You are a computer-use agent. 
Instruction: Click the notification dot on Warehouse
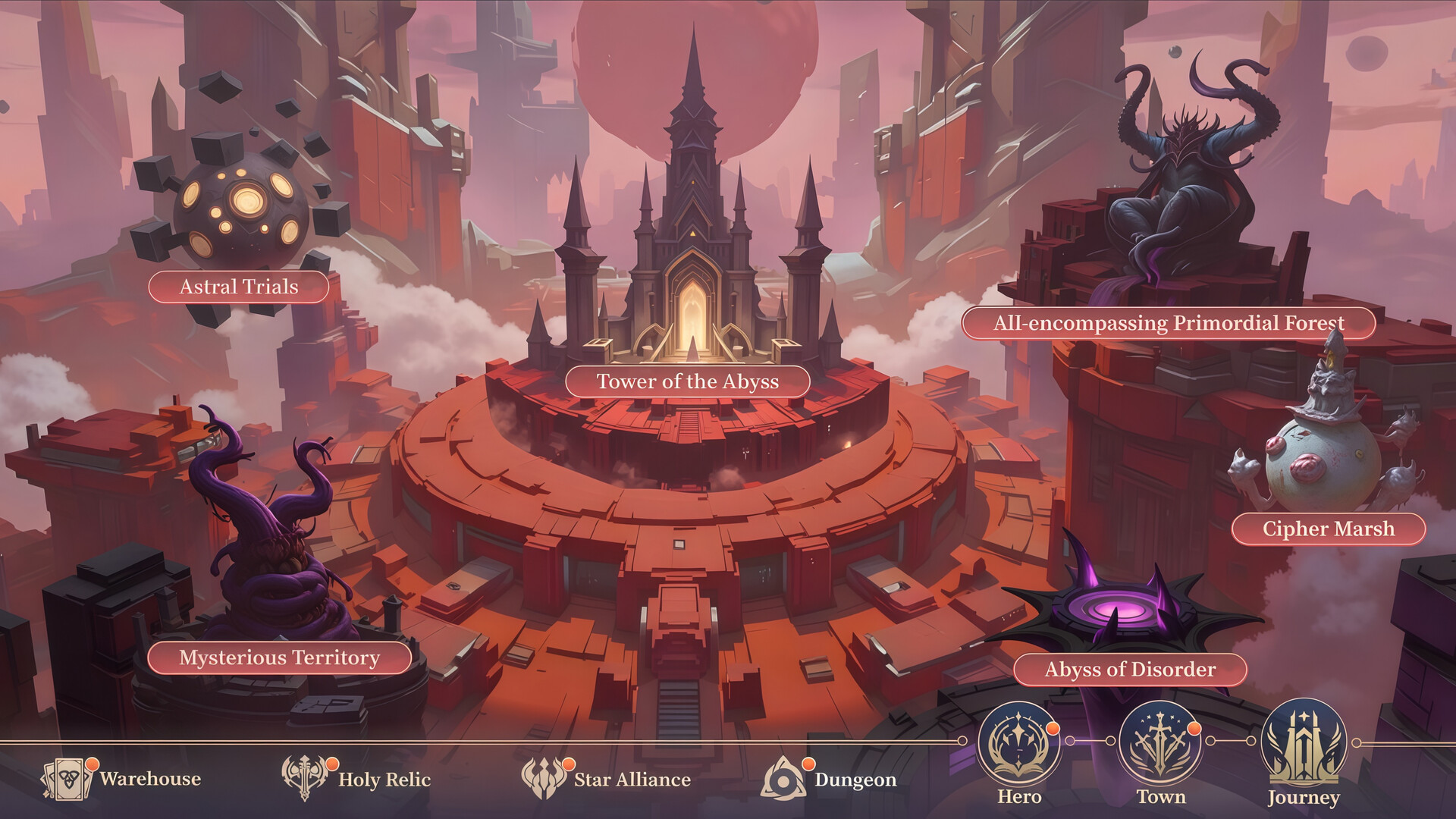click(x=93, y=764)
